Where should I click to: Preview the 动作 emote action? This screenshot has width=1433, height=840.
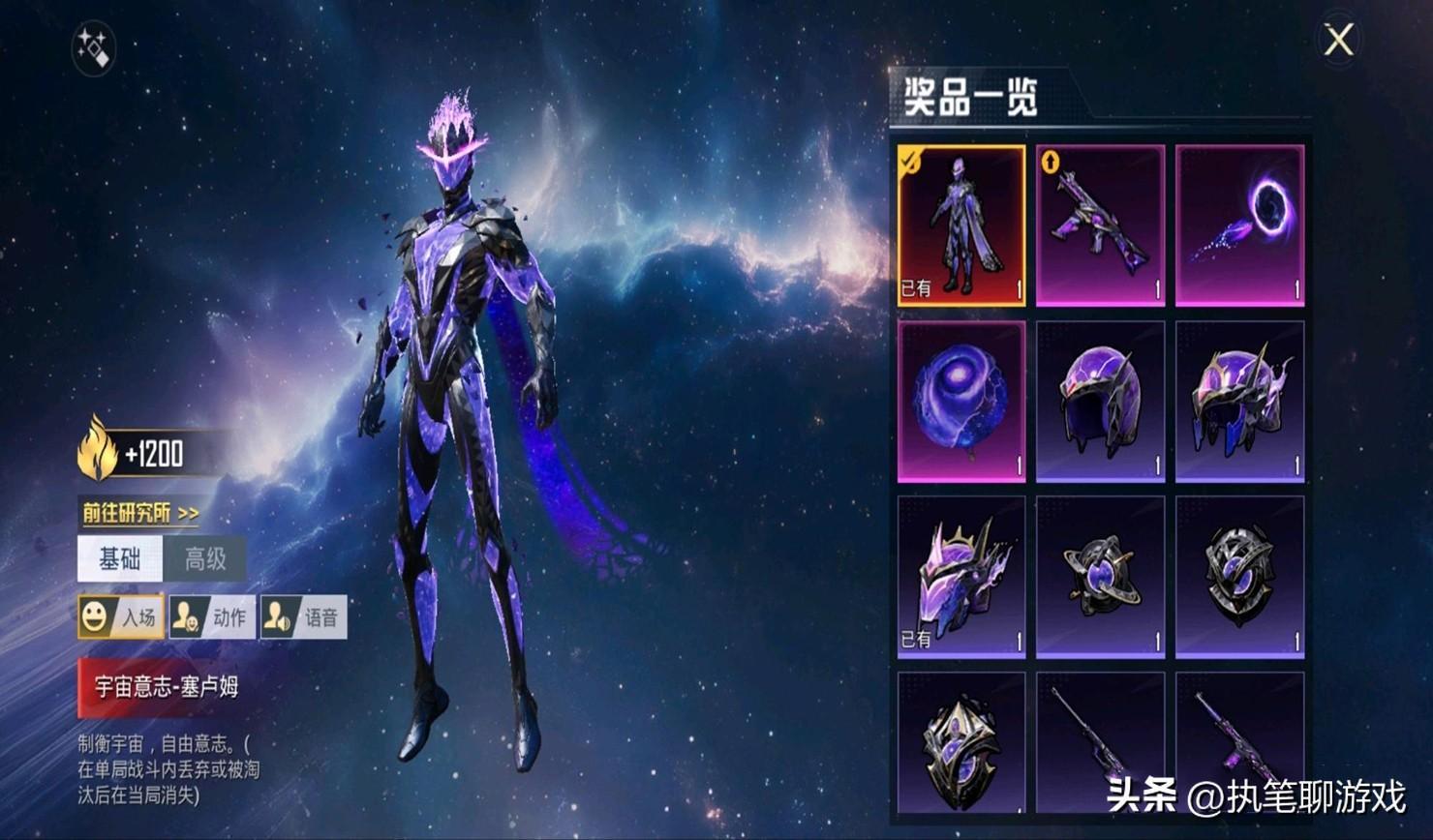point(212,617)
